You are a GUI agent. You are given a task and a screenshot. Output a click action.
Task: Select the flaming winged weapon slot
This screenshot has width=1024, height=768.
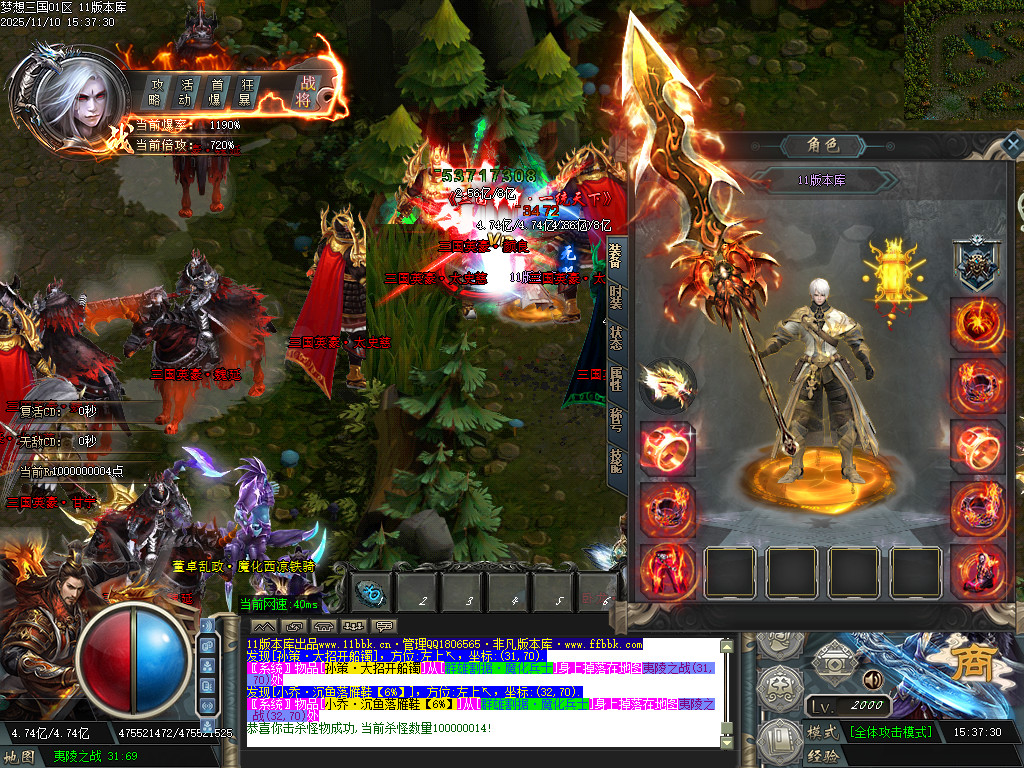tap(668, 384)
